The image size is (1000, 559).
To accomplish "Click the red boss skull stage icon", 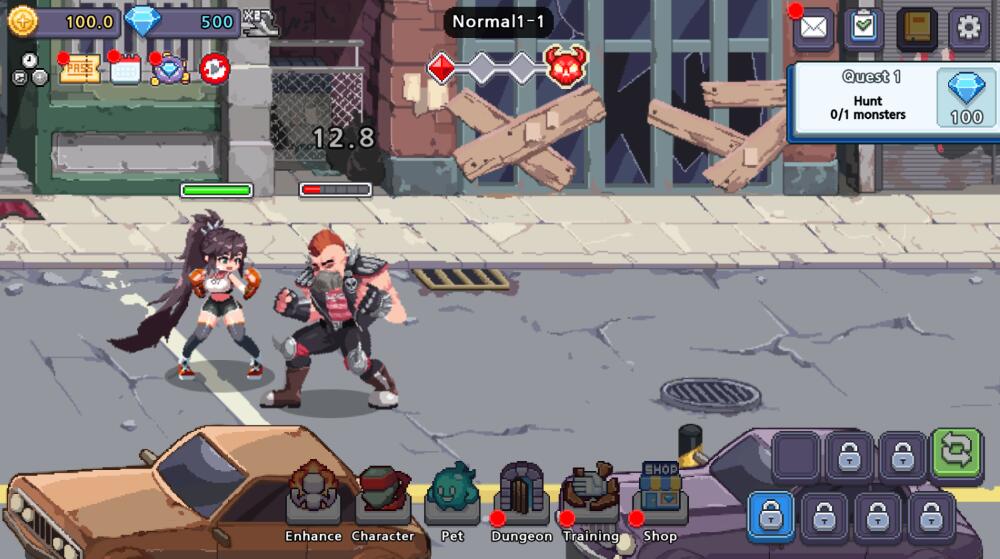I will 566,67.
